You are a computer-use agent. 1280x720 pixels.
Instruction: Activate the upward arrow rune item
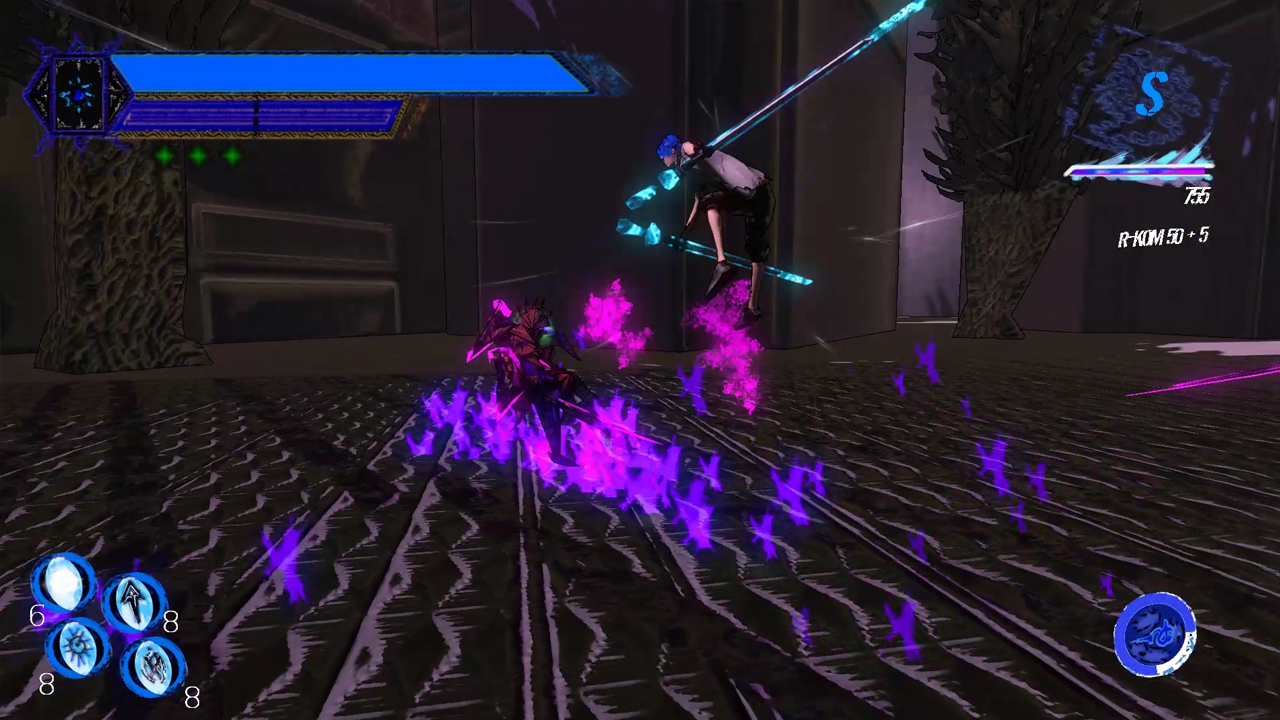click(x=134, y=601)
